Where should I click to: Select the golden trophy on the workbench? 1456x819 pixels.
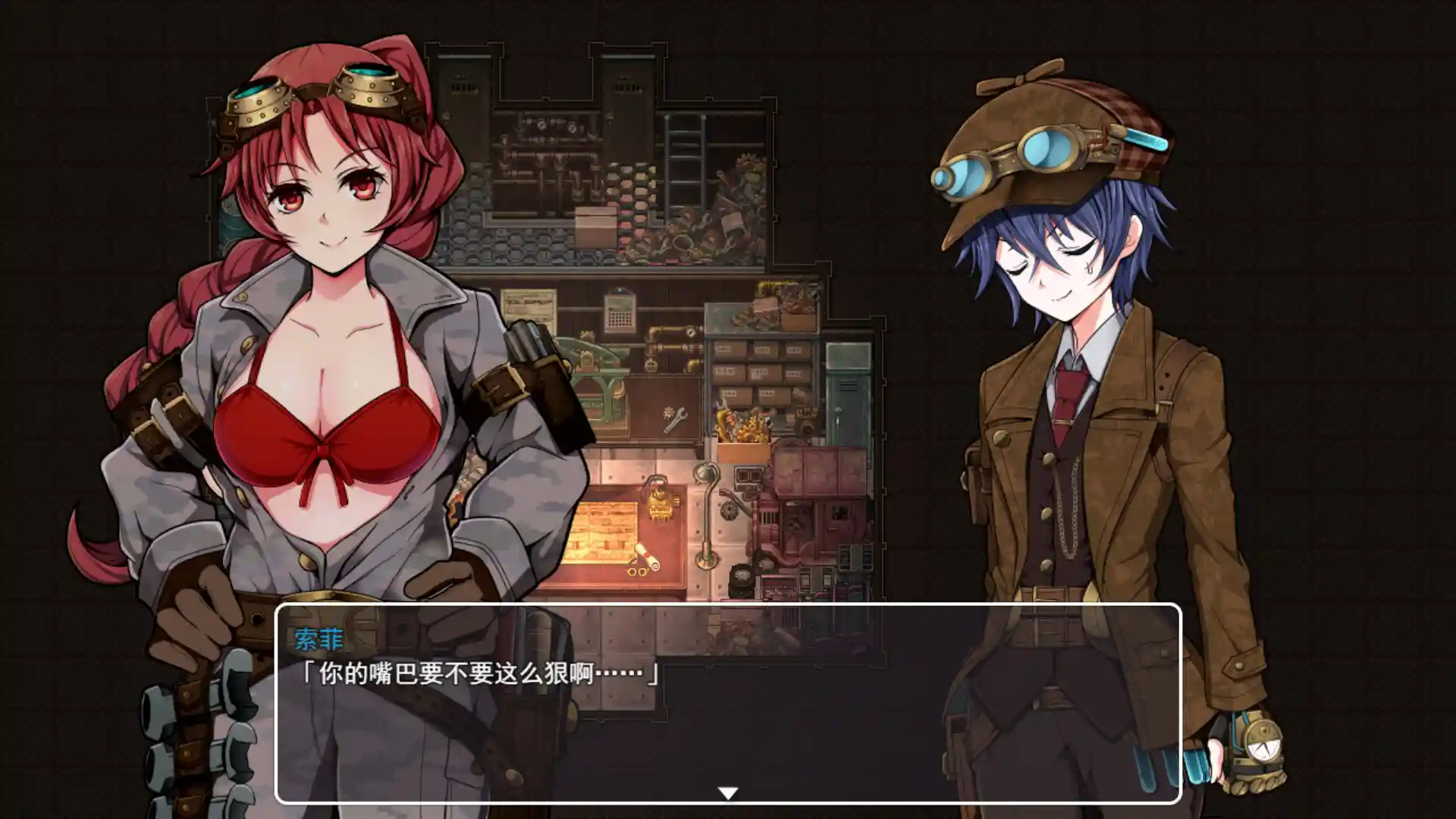click(x=660, y=504)
